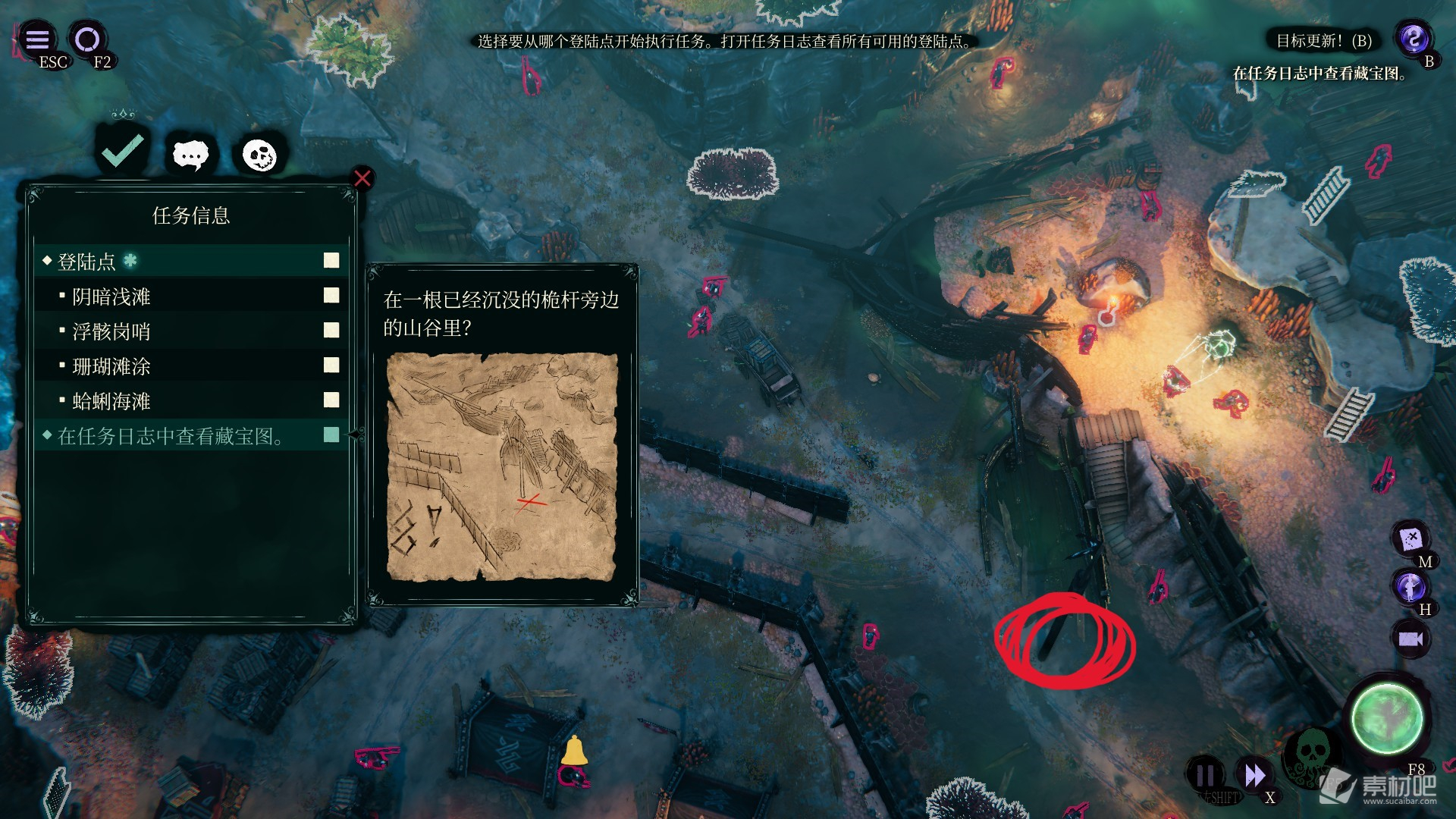Activate the fast-forward button
This screenshot has width=1456, height=819.
click(x=1254, y=776)
